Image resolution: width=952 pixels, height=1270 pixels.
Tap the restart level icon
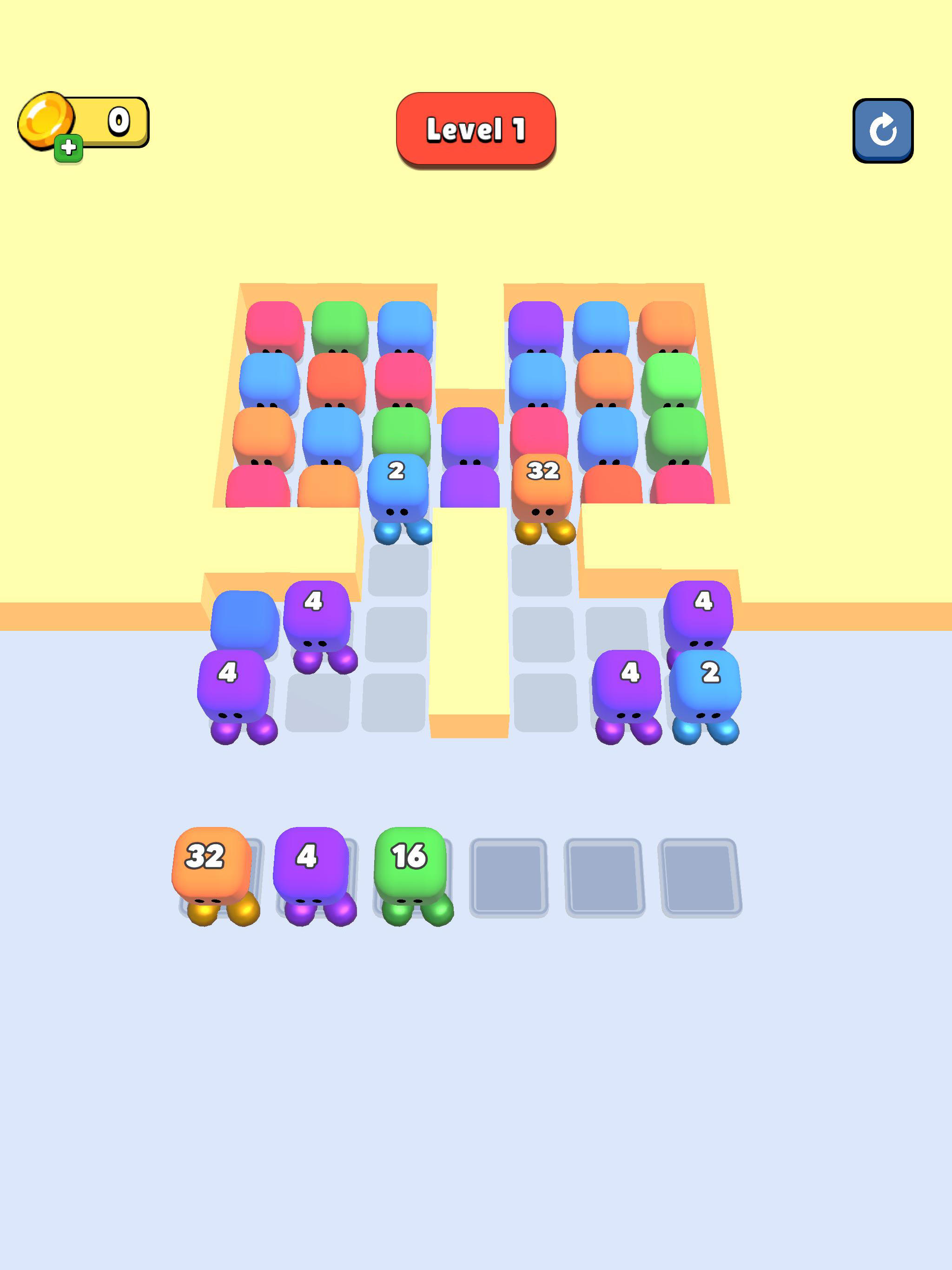883,129
